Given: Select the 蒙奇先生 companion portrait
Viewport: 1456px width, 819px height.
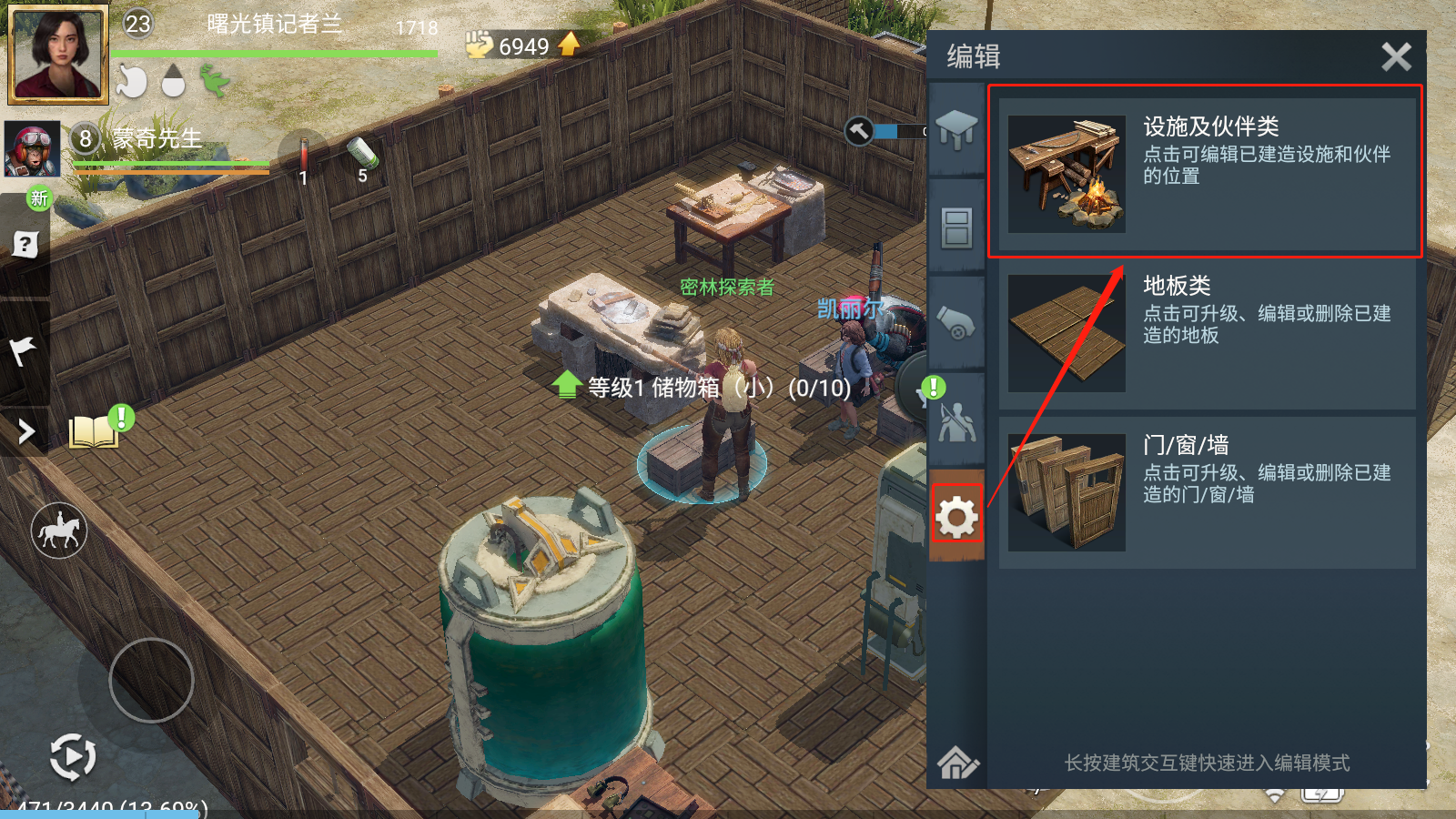Looking at the screenshot, I should click(33, 149).
